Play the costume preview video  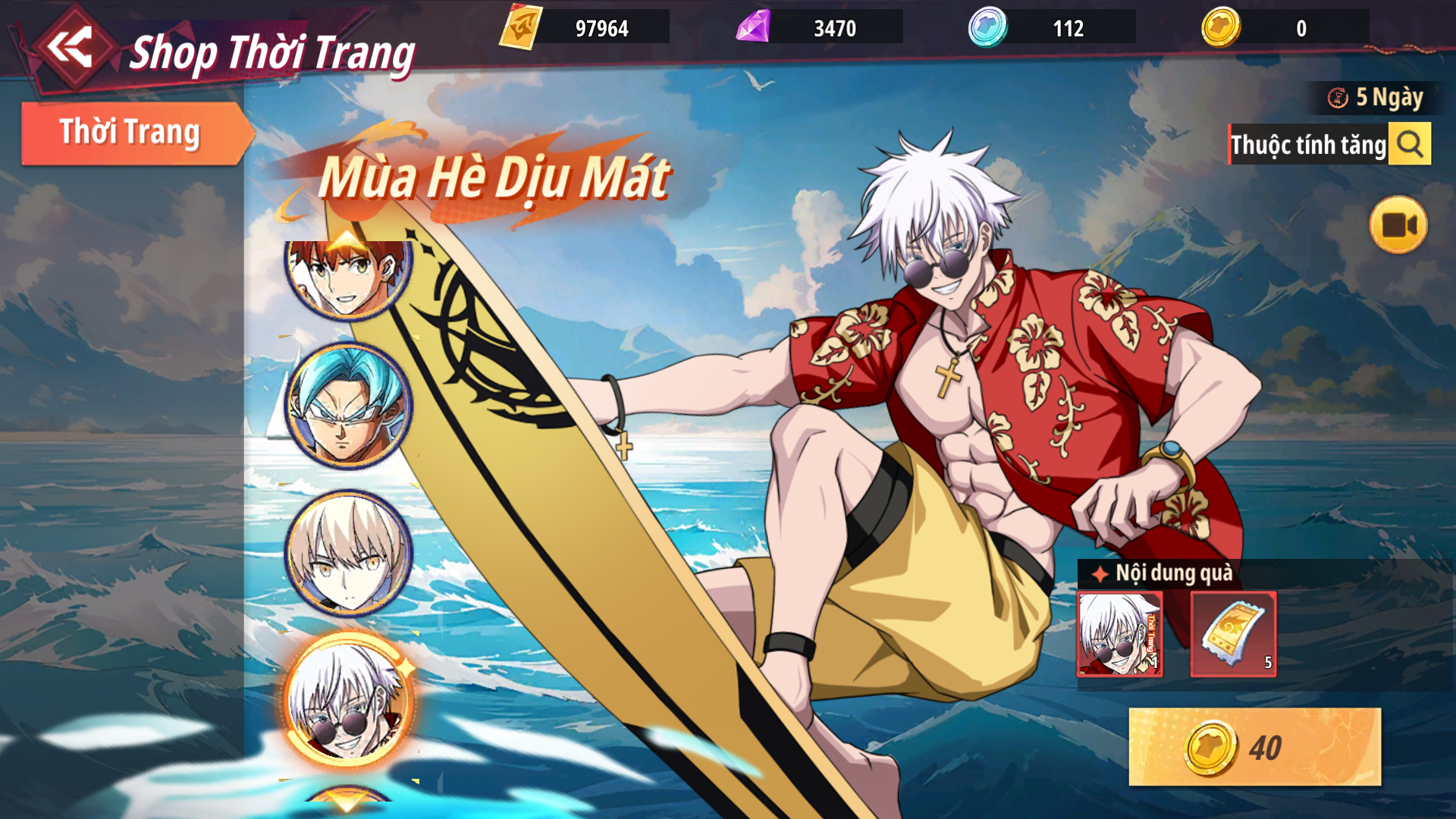[x=1398, y=225]
